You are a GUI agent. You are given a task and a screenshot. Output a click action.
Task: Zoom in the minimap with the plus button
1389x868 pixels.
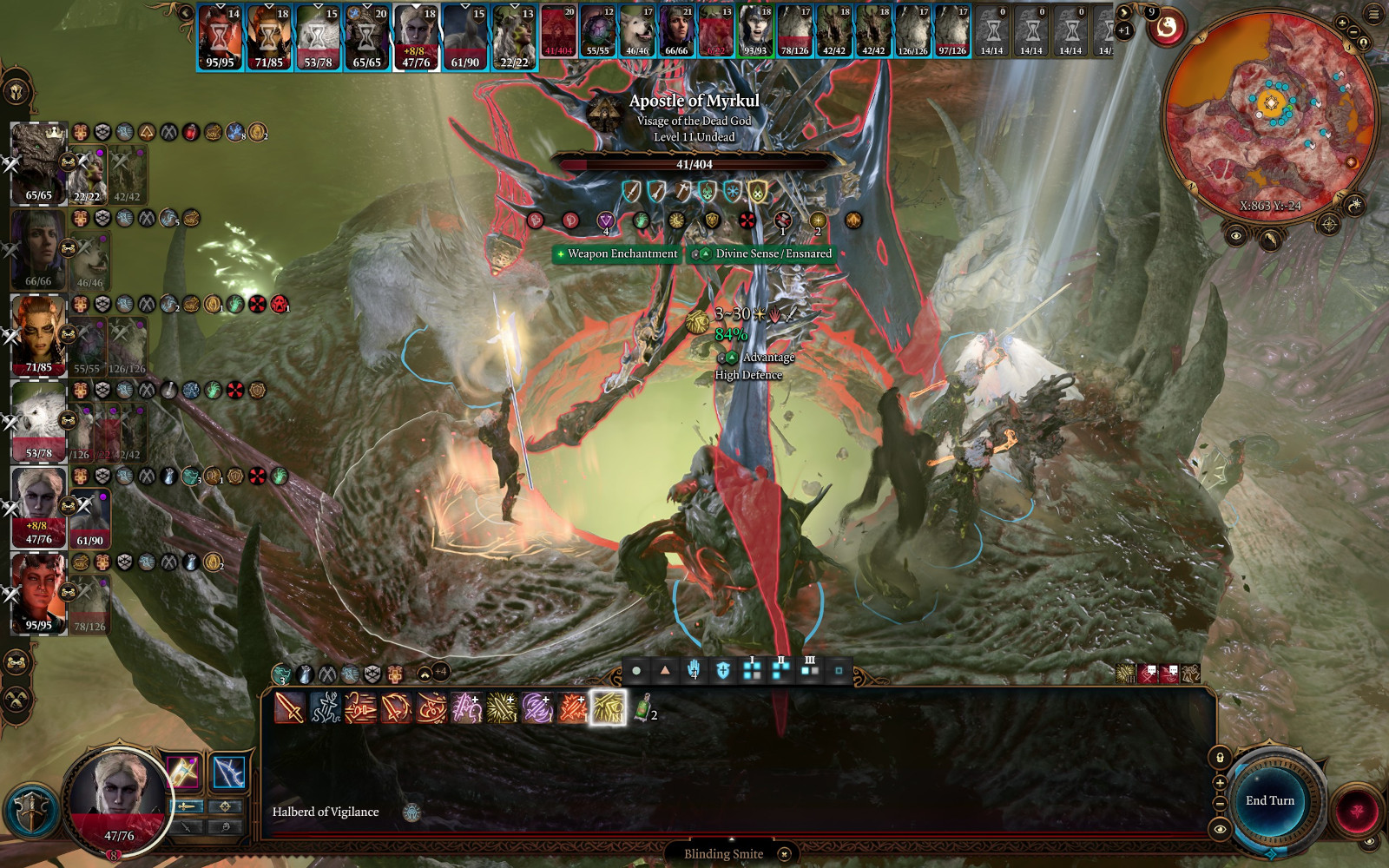(1342, 23)
